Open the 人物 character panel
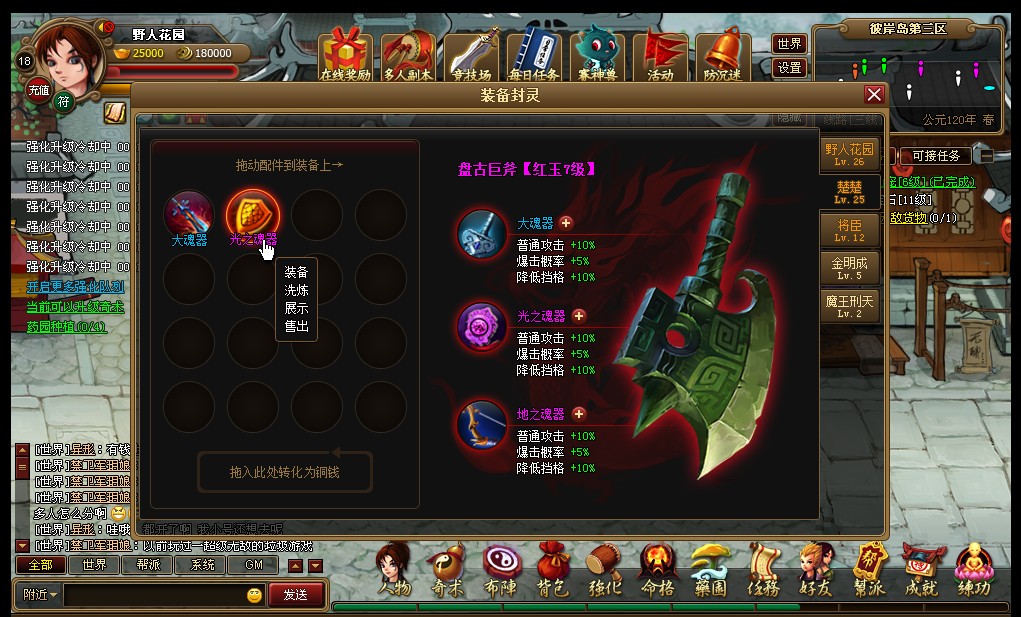Image resolution: width=1021 pixels, height=617 pixels. click(395, 571)
